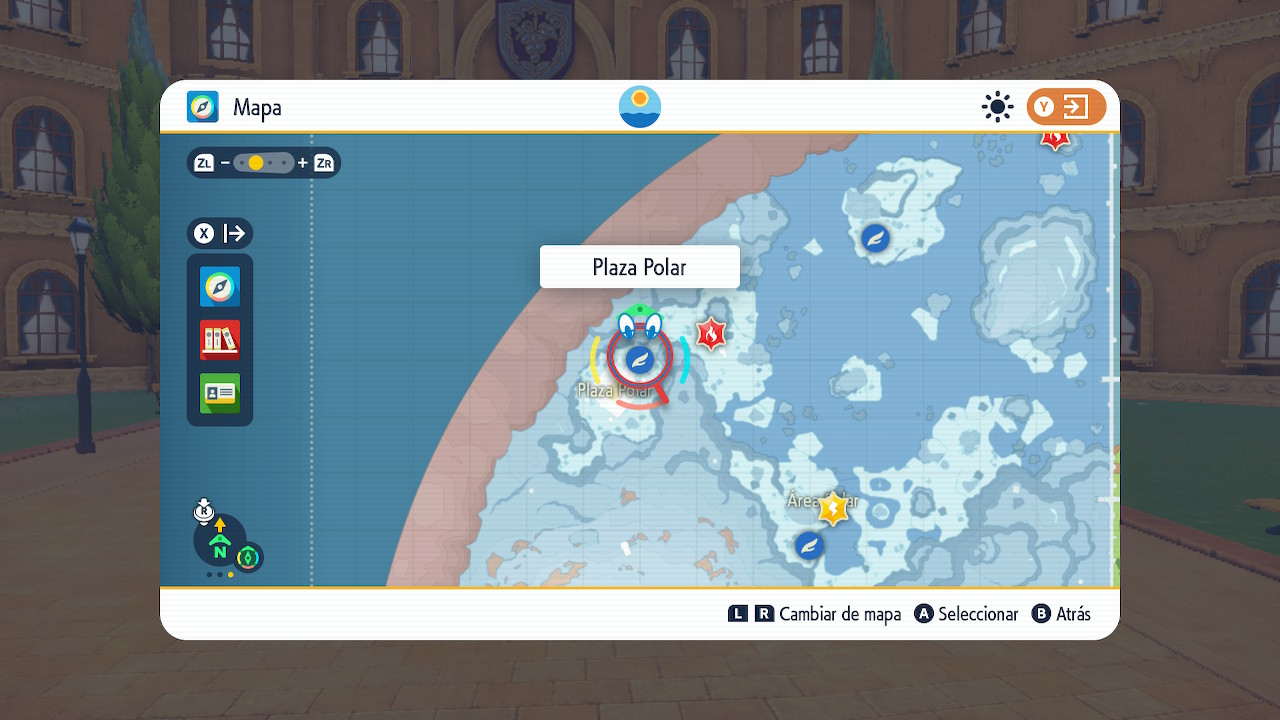Click the red fire Tera raid star
The image size is (1280, 720).
coord(710,334)
